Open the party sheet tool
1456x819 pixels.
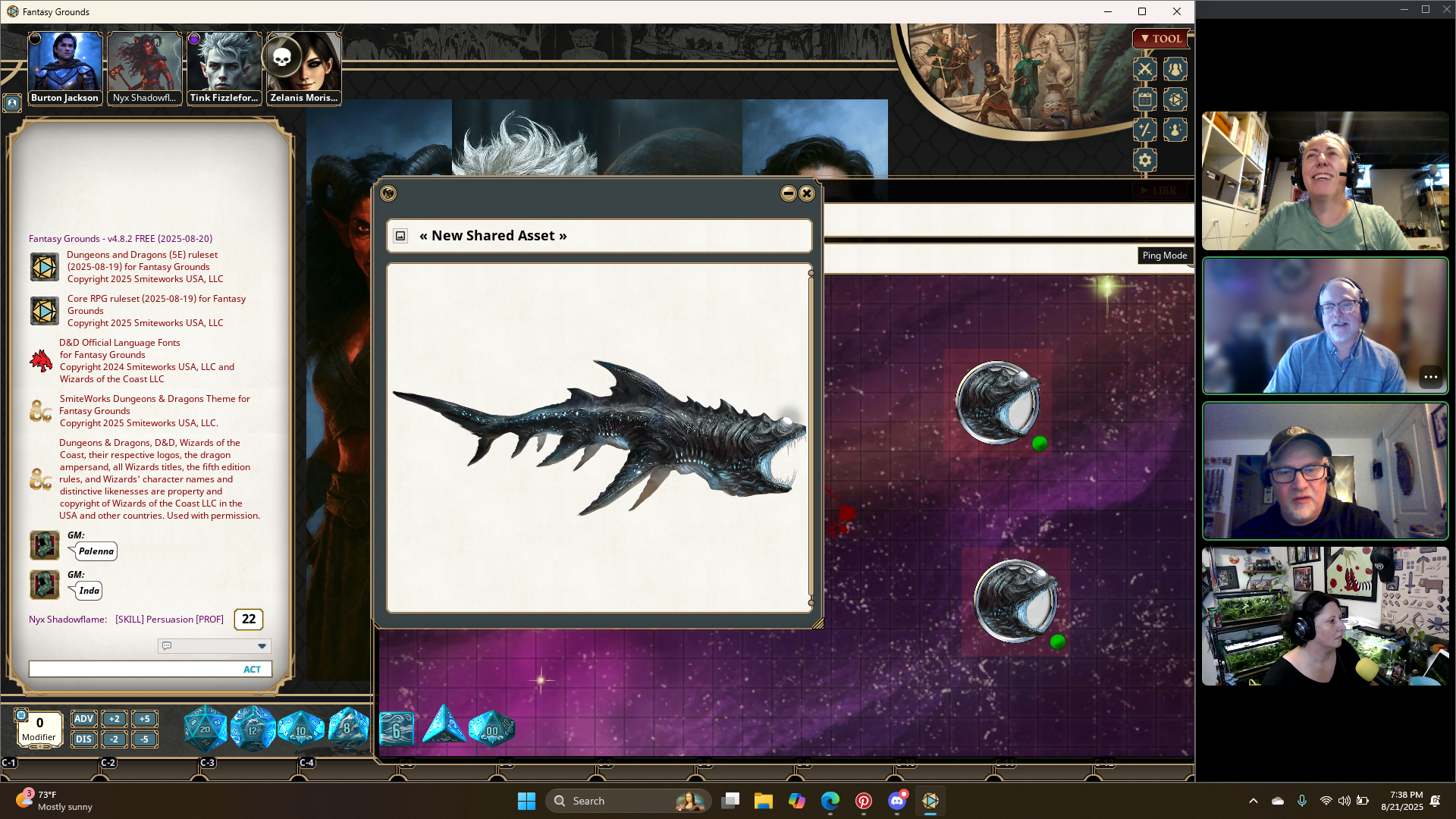(1175, 70)
